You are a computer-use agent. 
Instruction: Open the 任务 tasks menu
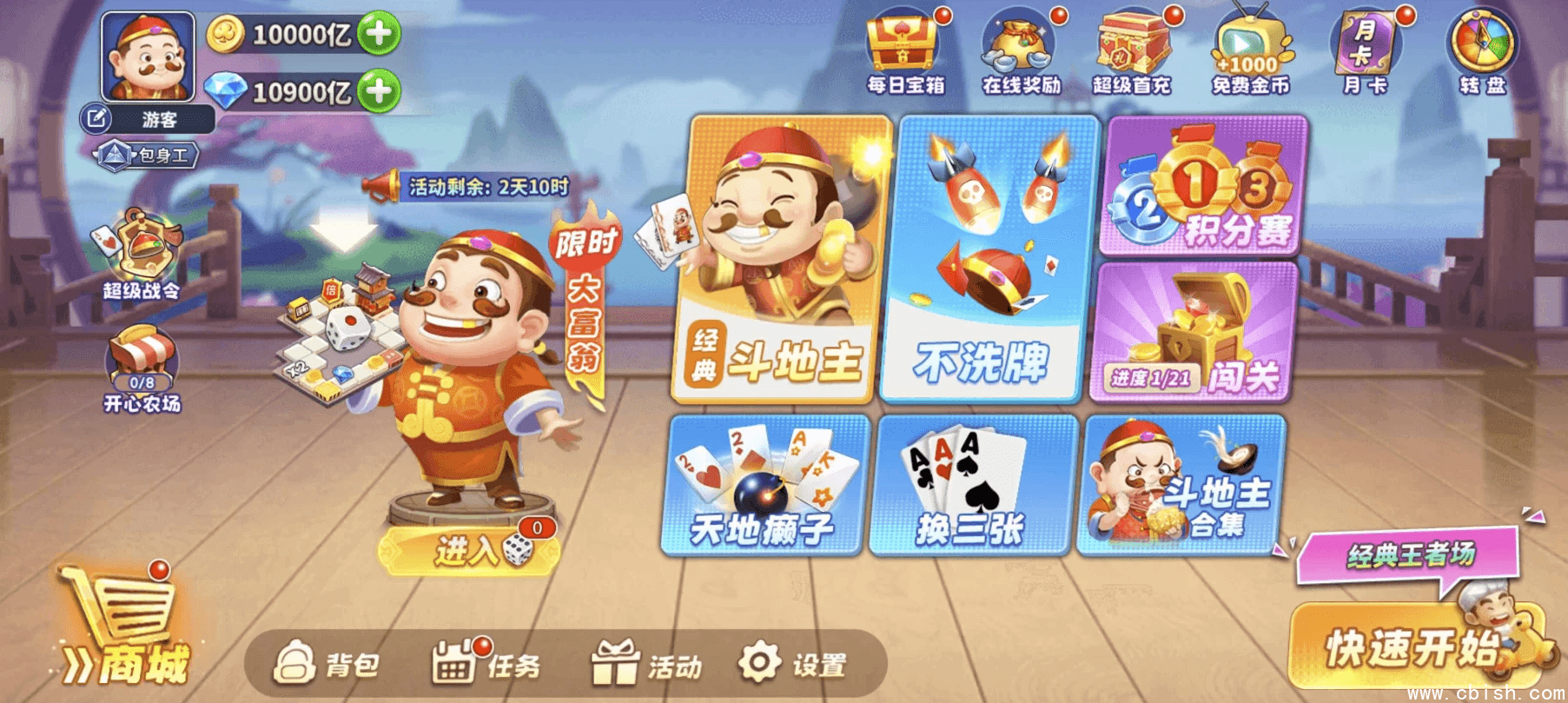pyautogui.click(x=488, y=664)
